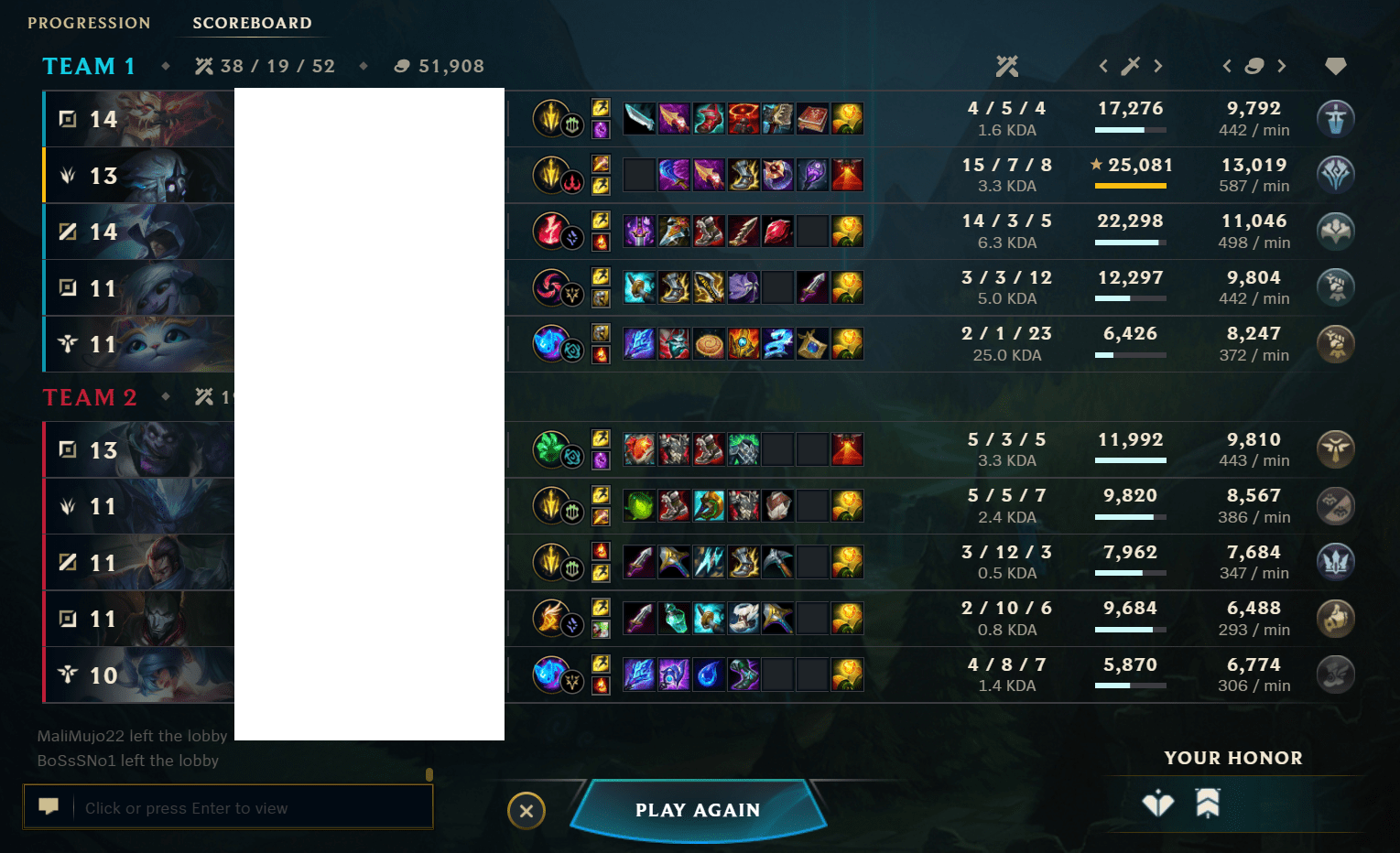This screenshot has width=1400, height=853.
Task: Click the X button beside Play Again
Action: 526,811
